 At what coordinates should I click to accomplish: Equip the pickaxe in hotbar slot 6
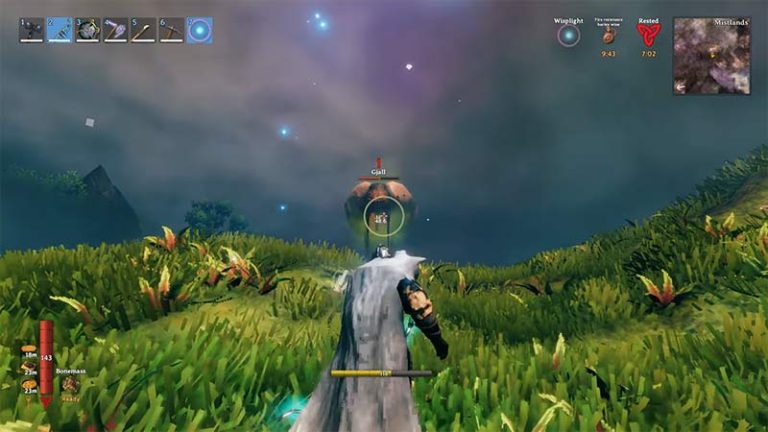[x=171, y=30]
